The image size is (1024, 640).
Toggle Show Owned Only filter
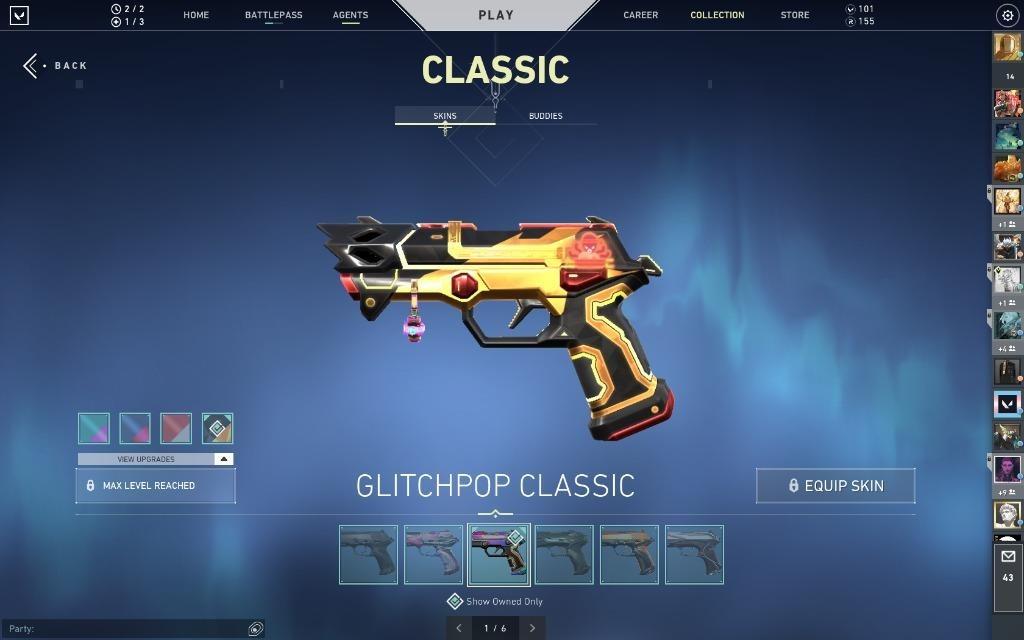click(x=454, y=602)
